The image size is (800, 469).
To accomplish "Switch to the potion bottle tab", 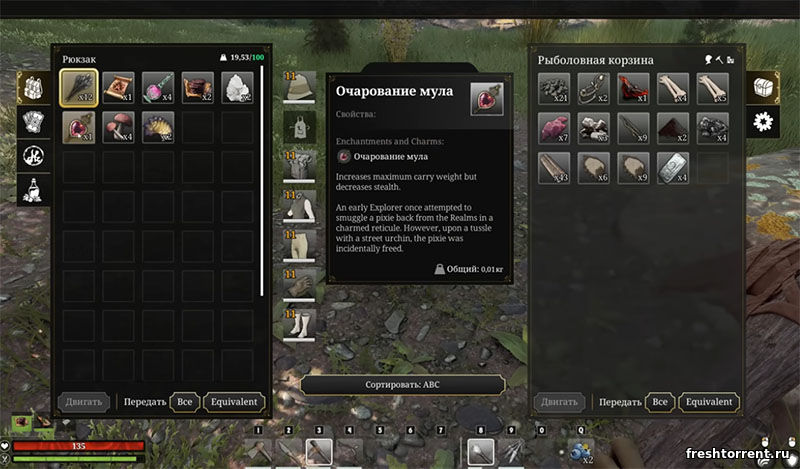I will click(31, 188).
